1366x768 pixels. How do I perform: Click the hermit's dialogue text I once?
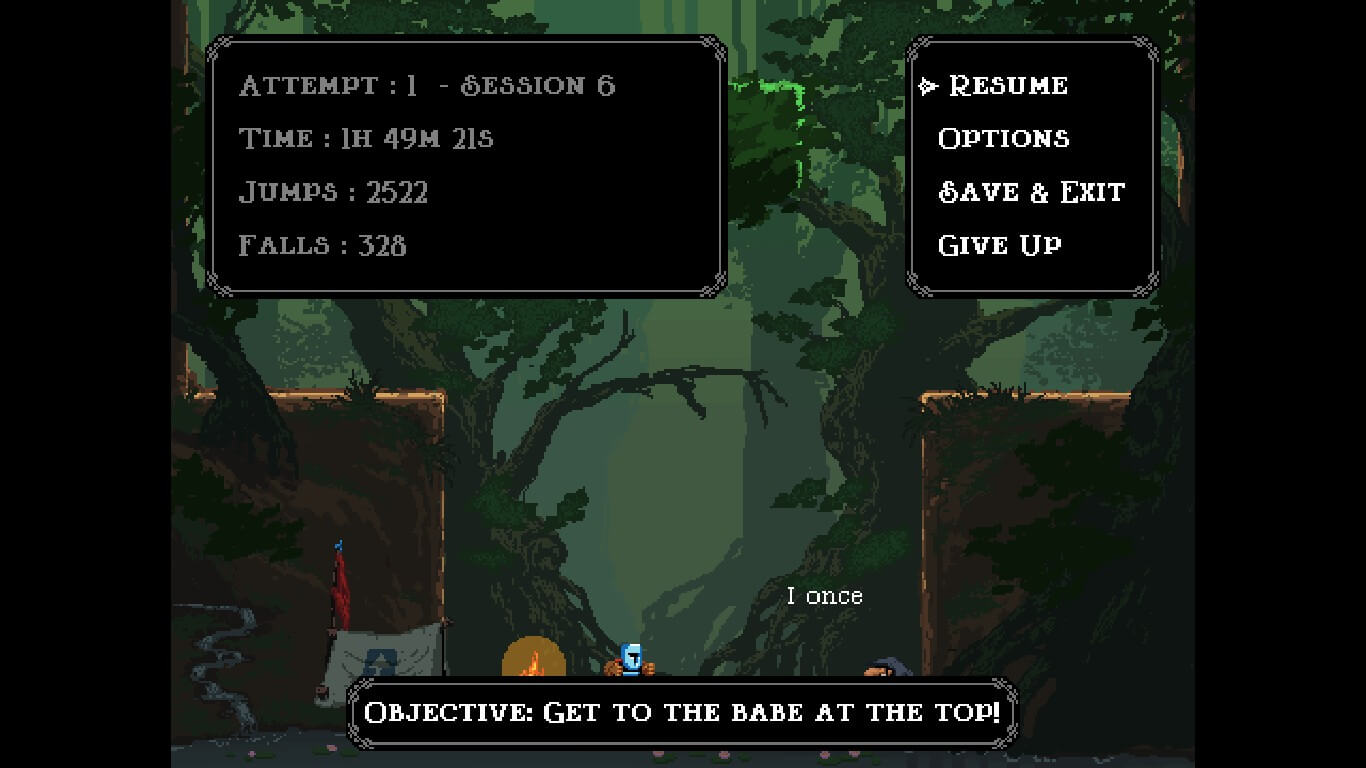(x=824, y=595)
